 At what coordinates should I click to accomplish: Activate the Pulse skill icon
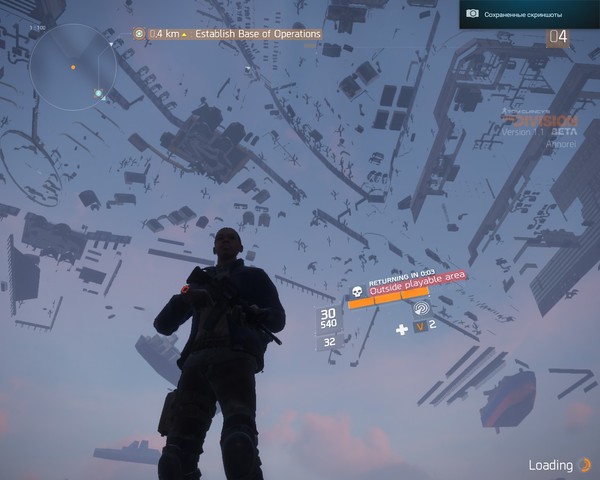pyautogui.click(x=419, y=309)
